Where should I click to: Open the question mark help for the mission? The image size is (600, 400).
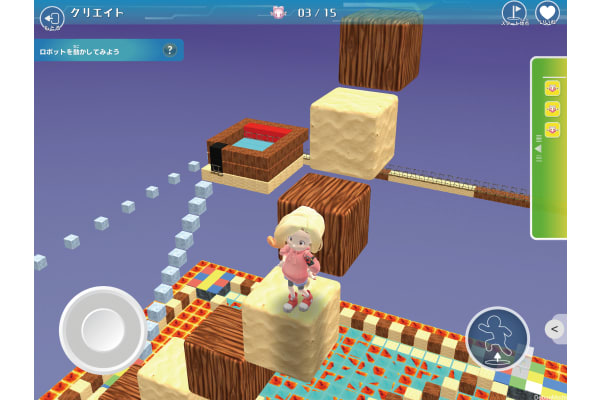(x=170, y=50)
